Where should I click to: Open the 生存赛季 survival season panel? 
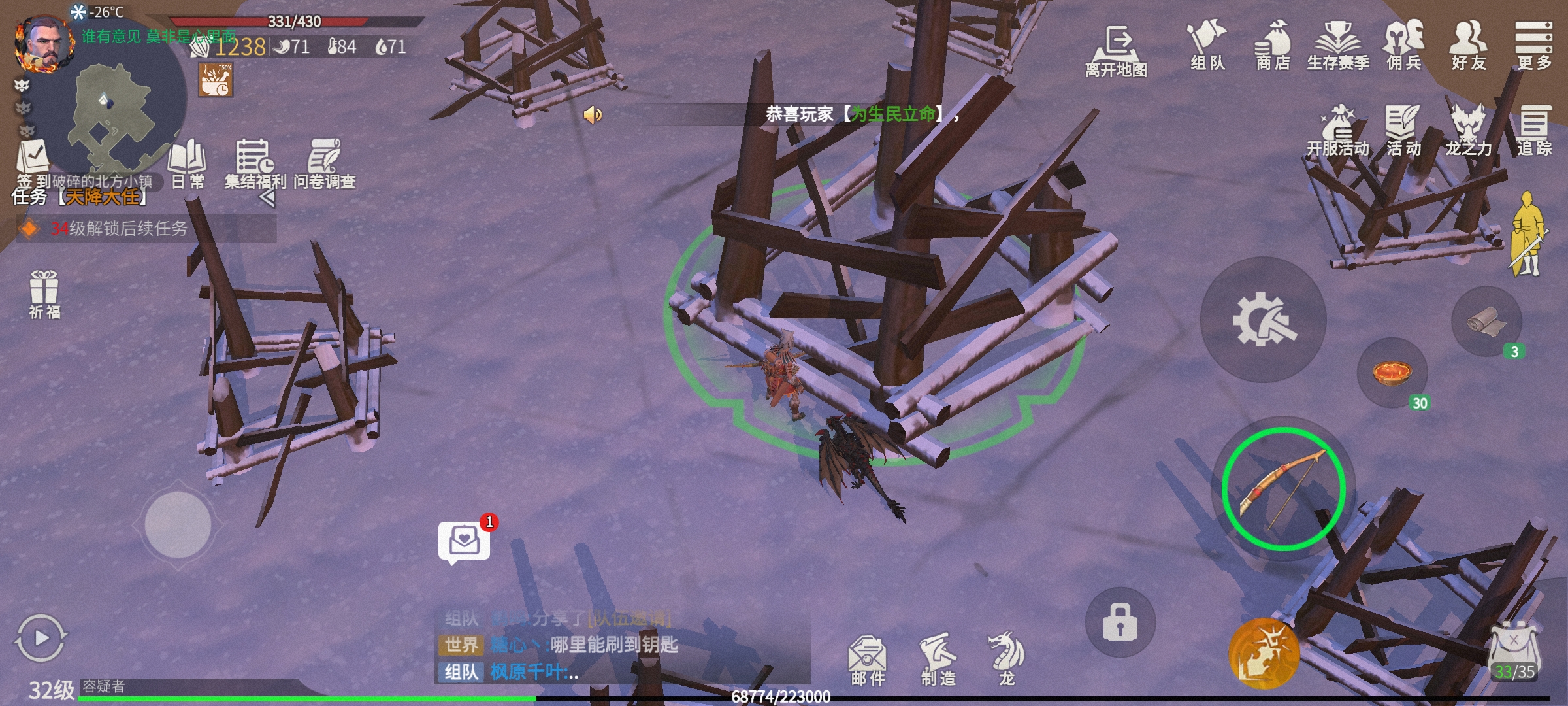point(1337,44)
